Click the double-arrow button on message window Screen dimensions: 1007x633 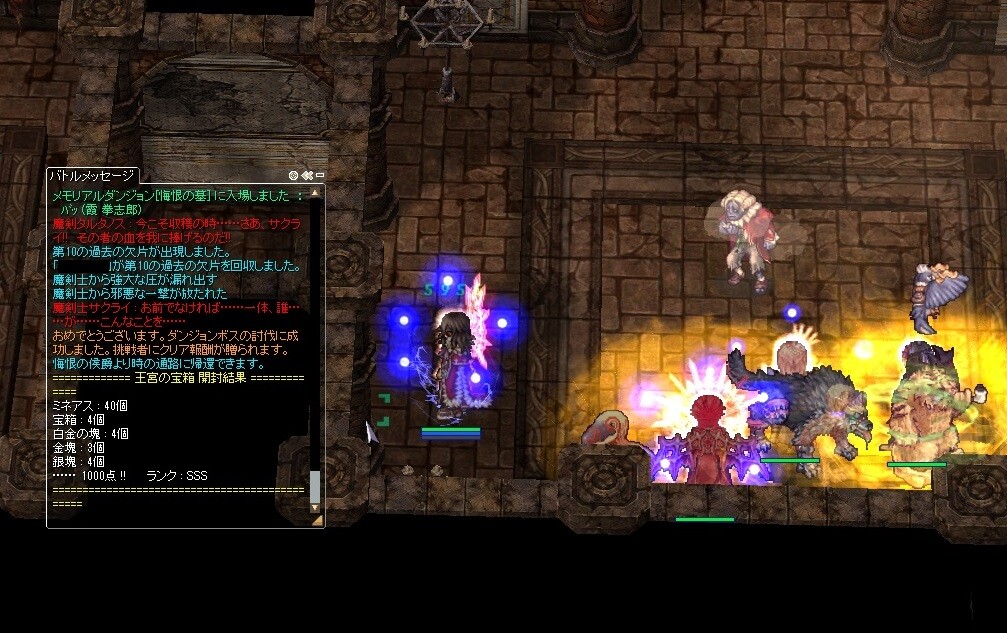click(x=307, y=175)
